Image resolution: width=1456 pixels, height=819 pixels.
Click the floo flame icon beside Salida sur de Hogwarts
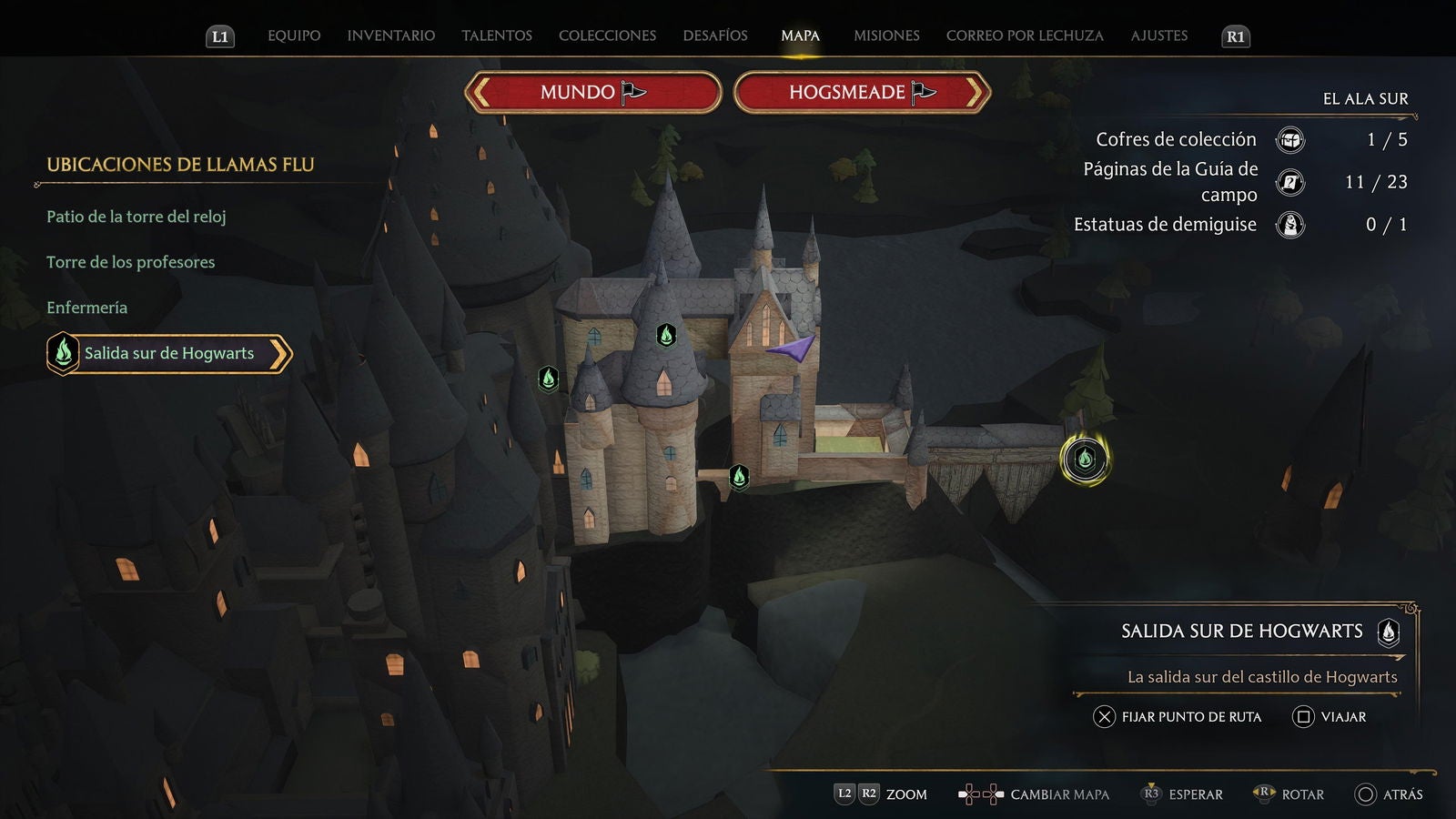pyautogui.click(x=62, y=353)
